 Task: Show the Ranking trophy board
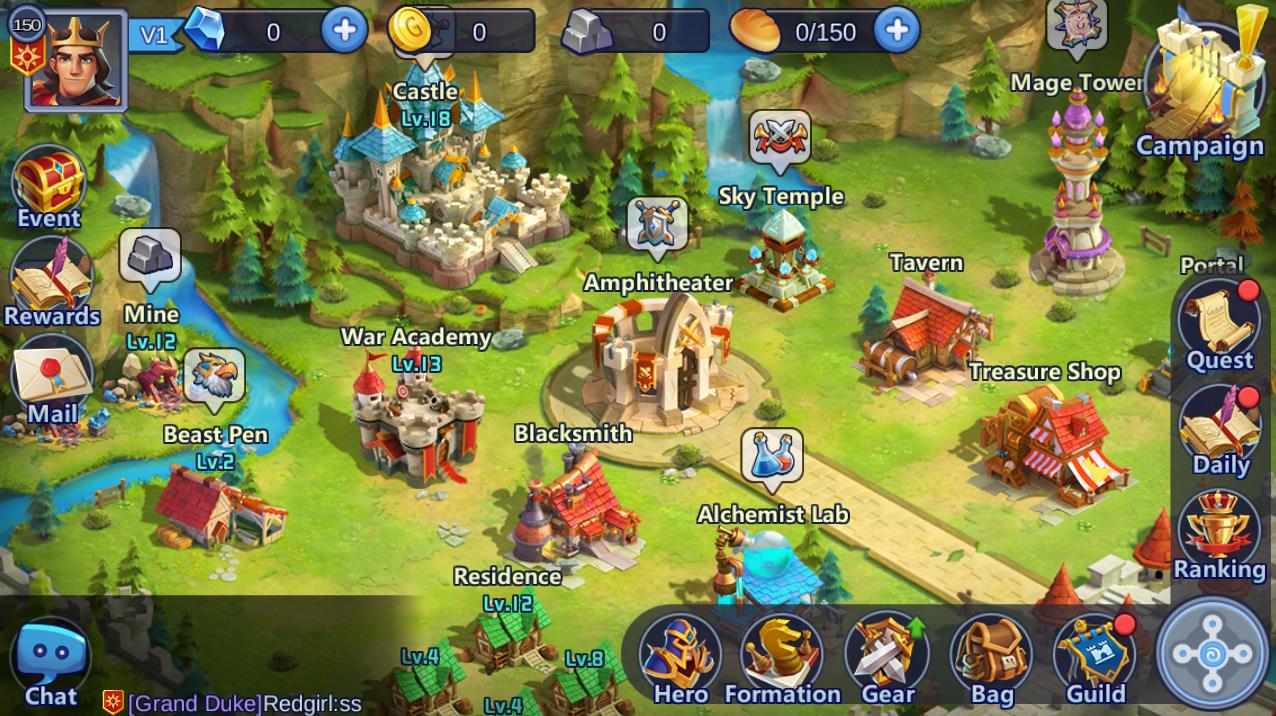1218,530
